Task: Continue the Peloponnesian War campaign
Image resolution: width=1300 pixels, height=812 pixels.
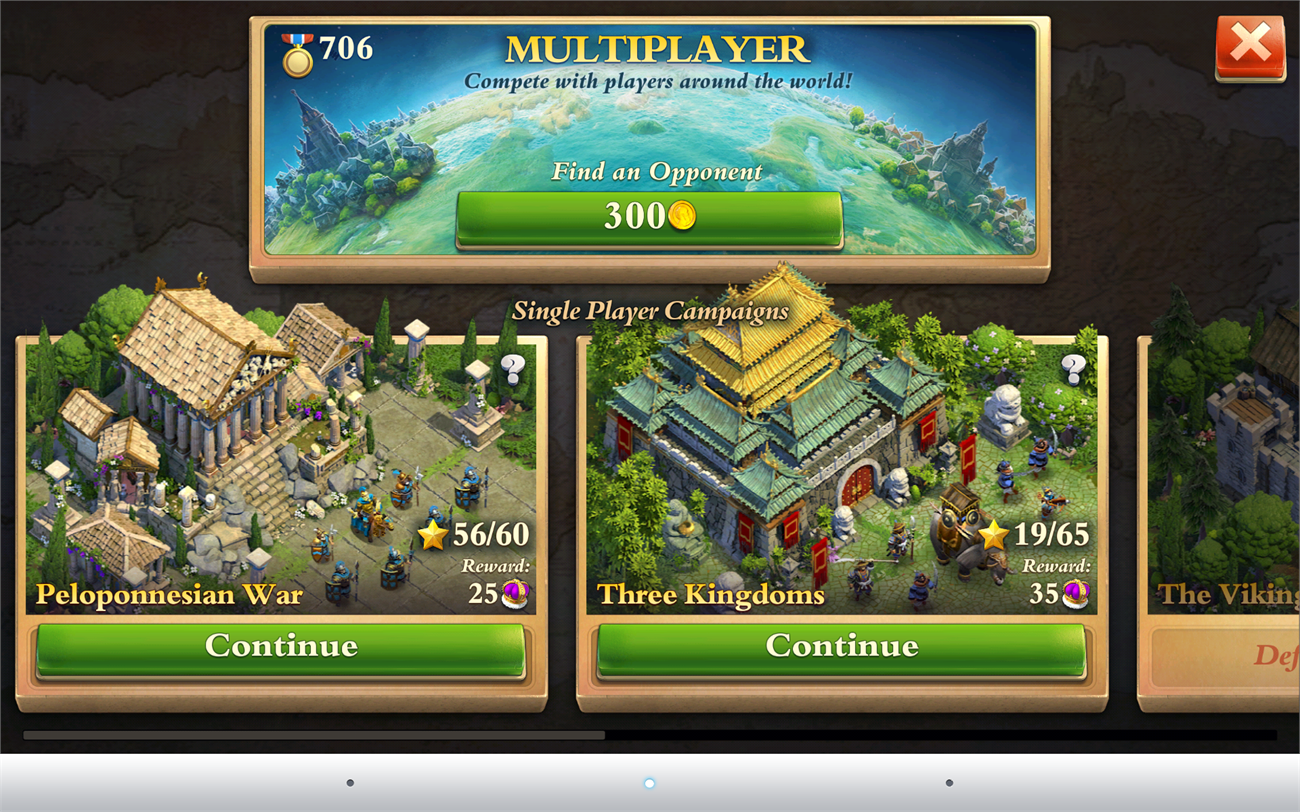Action: (281, 646)
